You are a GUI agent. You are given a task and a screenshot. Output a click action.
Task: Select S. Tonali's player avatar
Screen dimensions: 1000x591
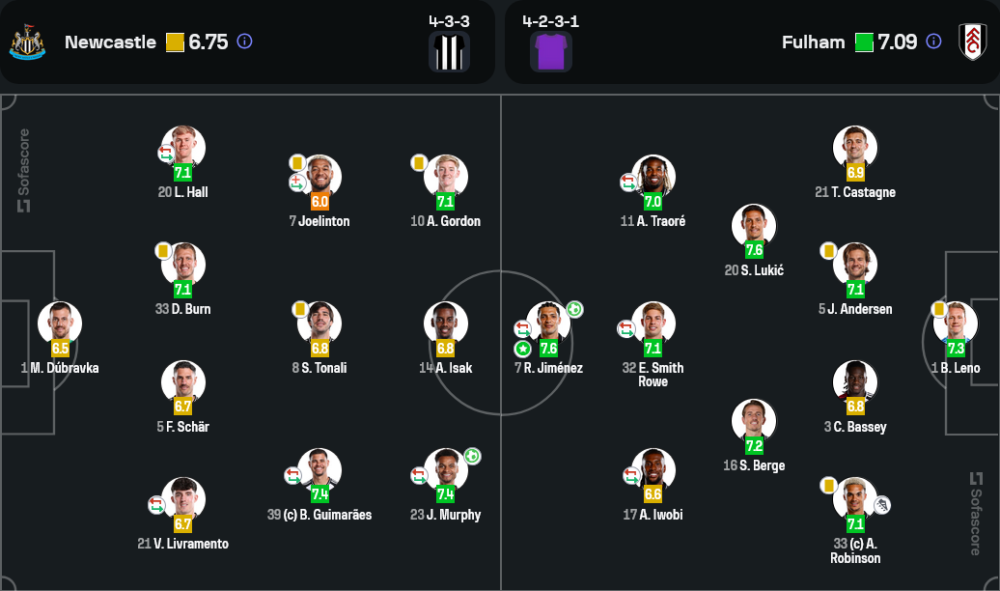click(320, 323)
